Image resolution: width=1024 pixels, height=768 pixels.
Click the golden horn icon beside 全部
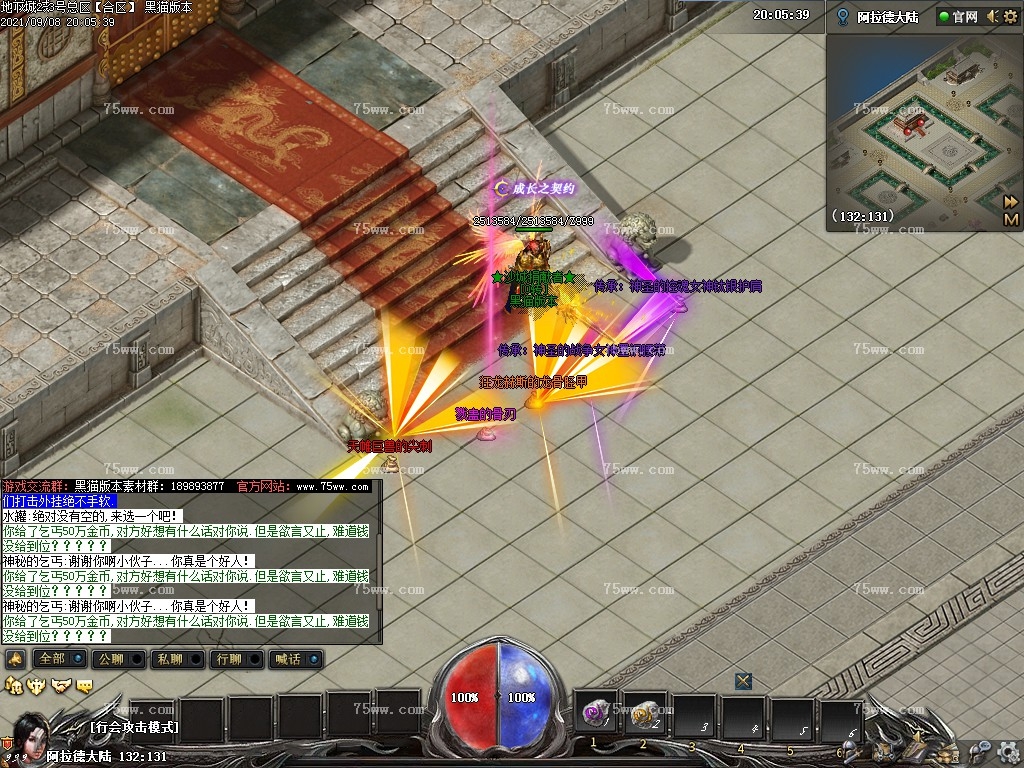(14, 659)
